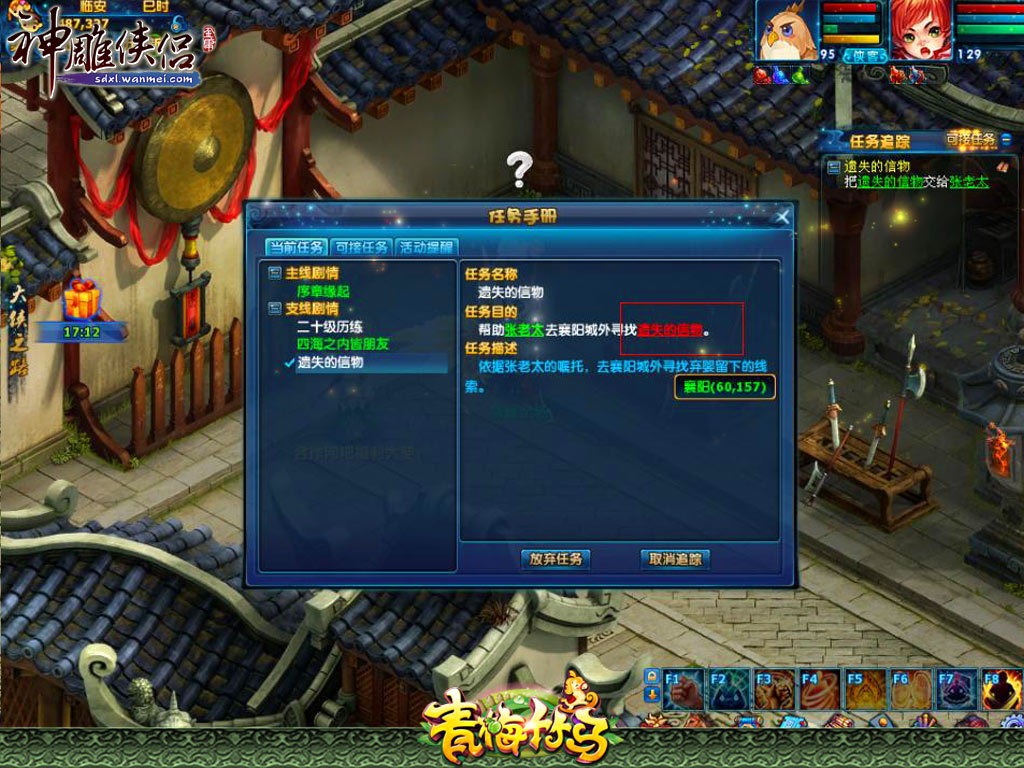Use the F8 flaming silhouette skill

1000,689
